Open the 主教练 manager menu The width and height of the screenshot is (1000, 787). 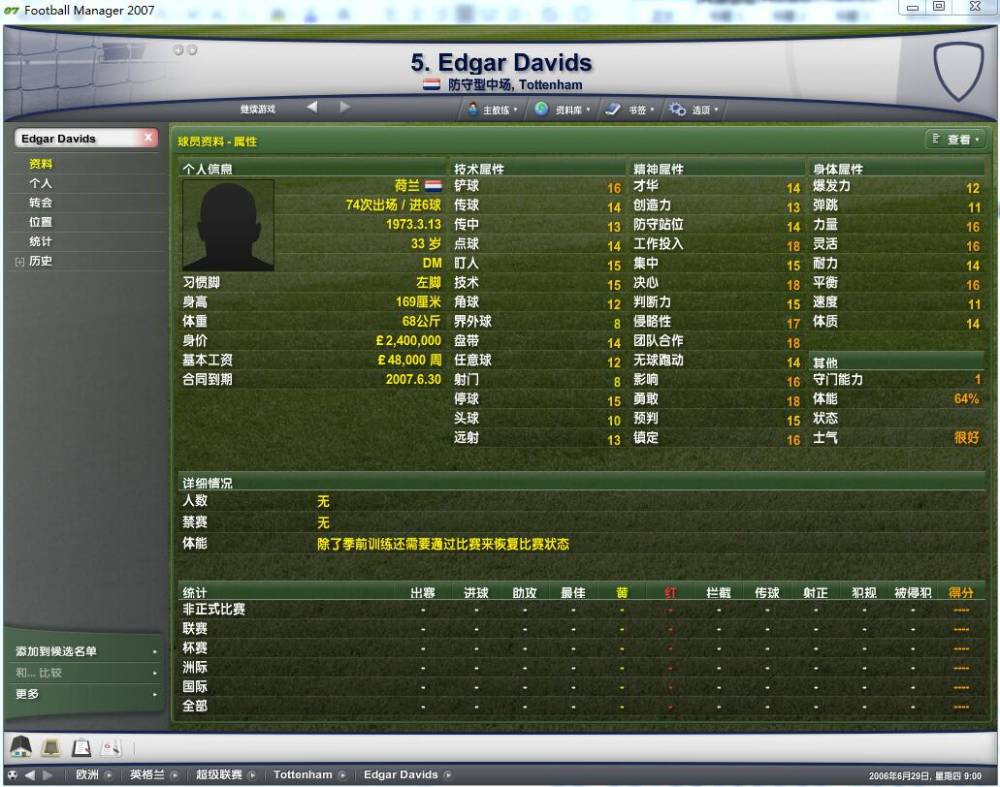494,110
